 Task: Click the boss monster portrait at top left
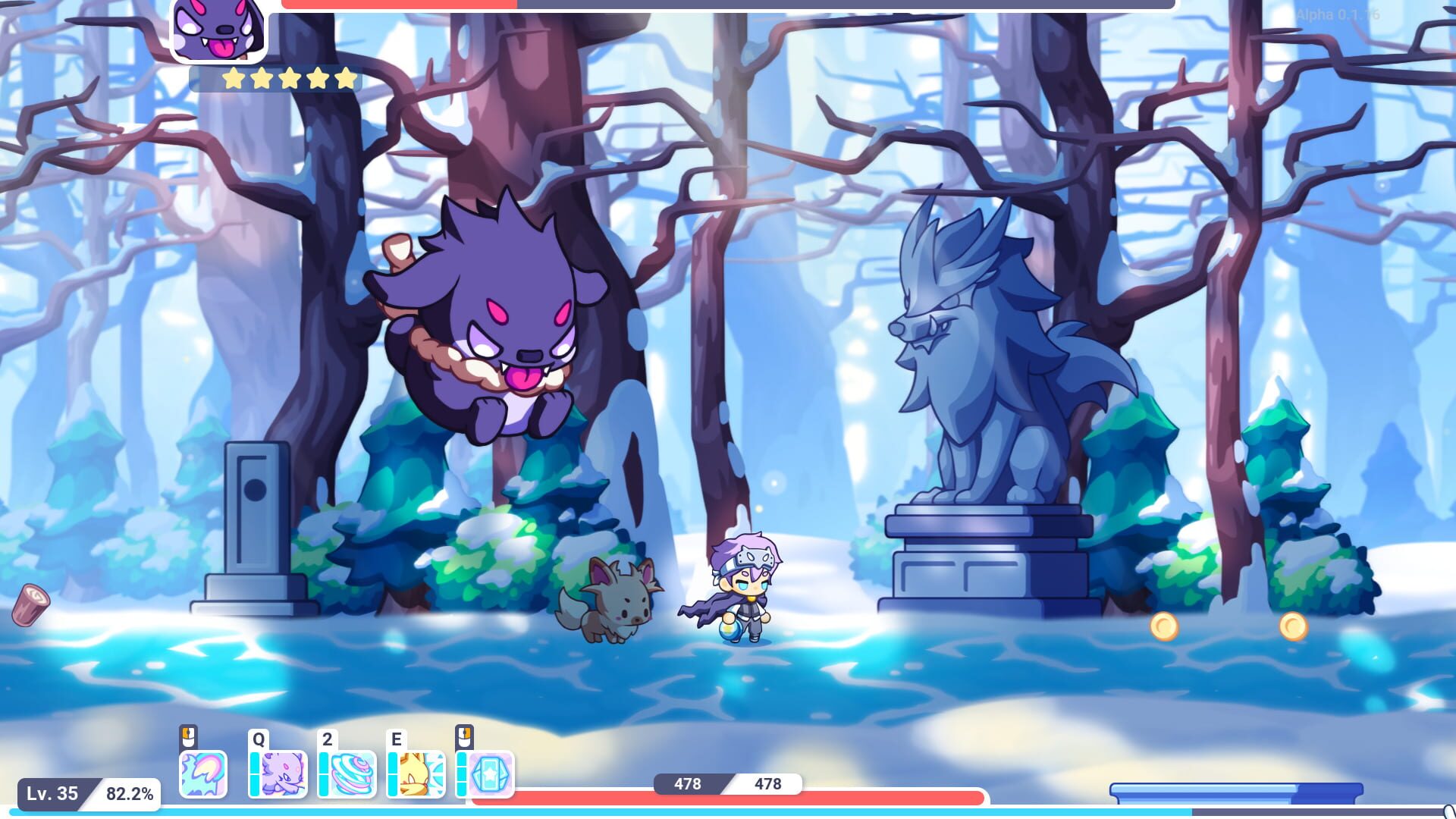[x=219, y=33]
